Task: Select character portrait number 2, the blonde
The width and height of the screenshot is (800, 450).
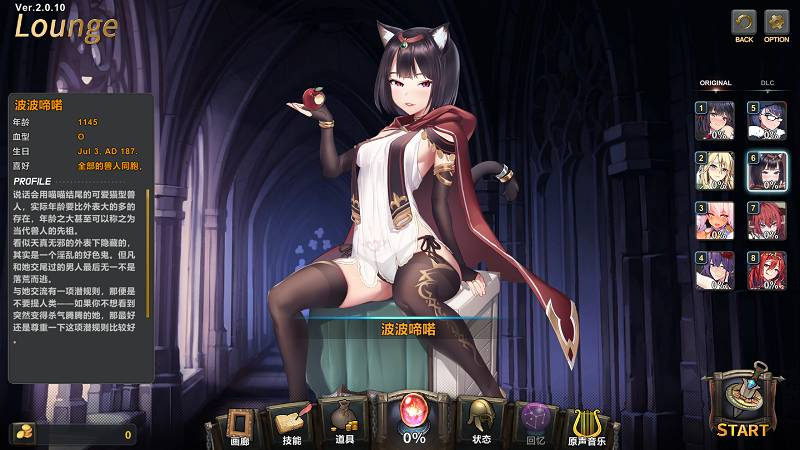Action: coord(716,170)
